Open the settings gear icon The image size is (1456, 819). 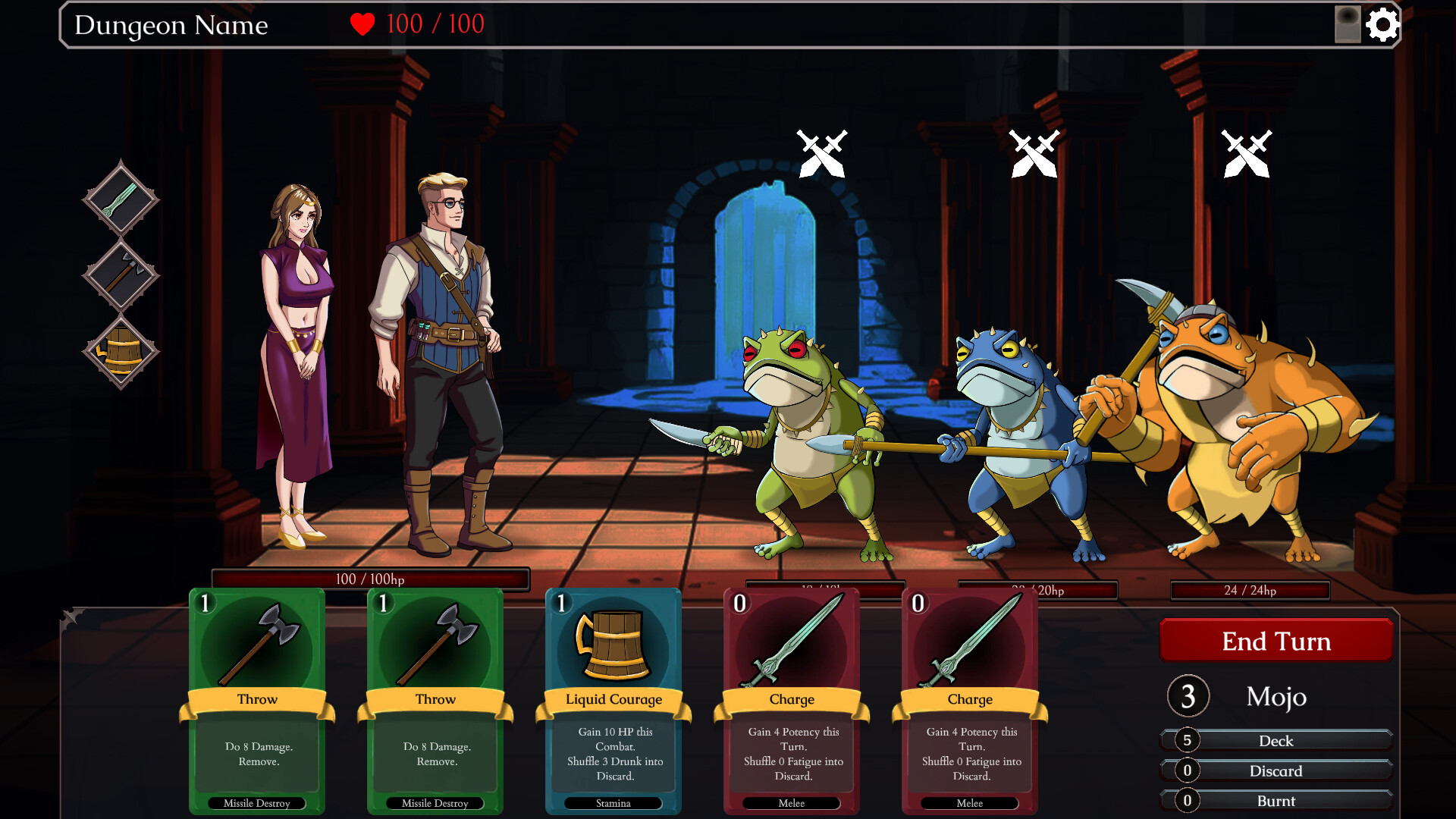(1385, 24)
